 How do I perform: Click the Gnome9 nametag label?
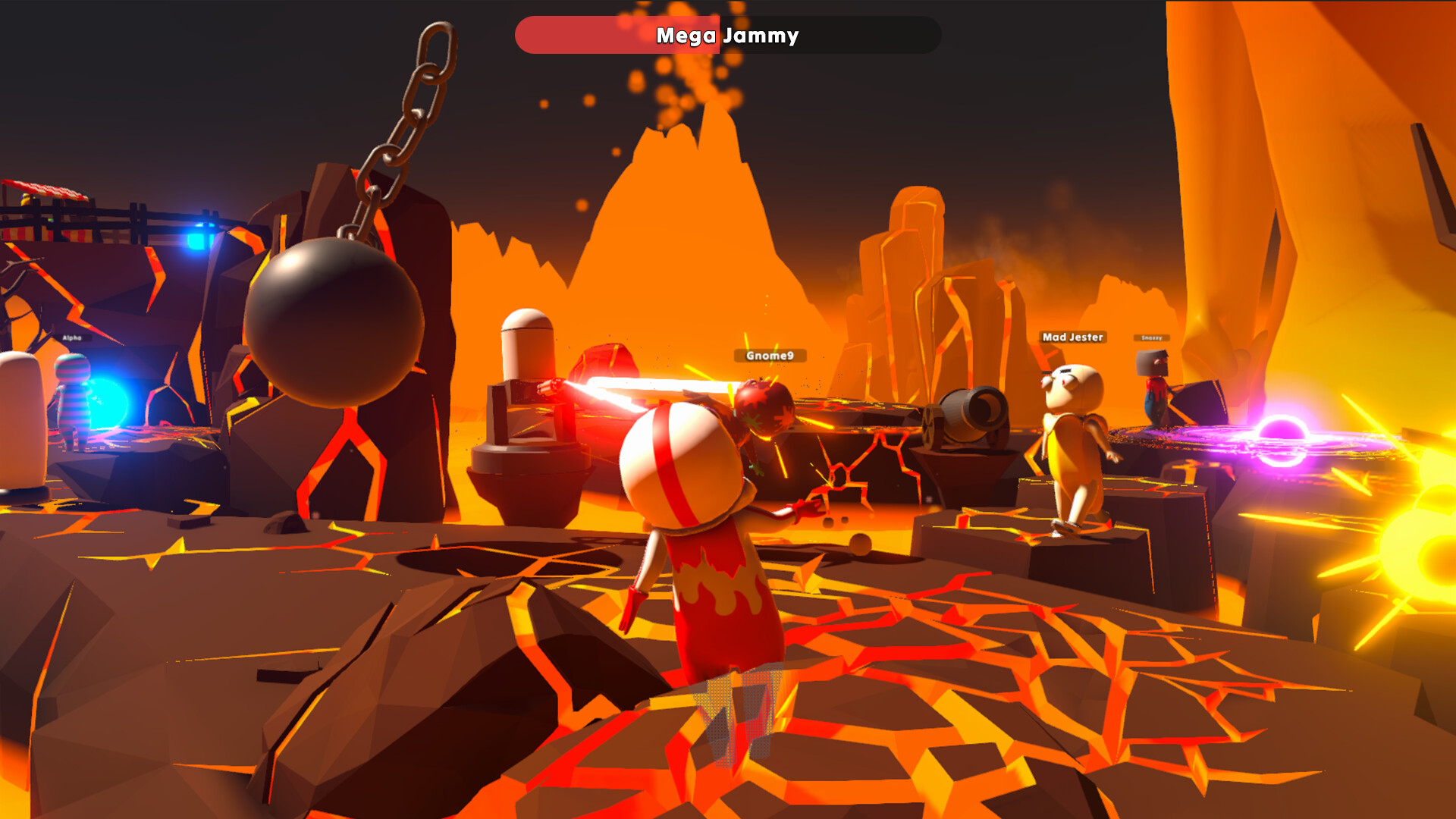click(768, 355)
